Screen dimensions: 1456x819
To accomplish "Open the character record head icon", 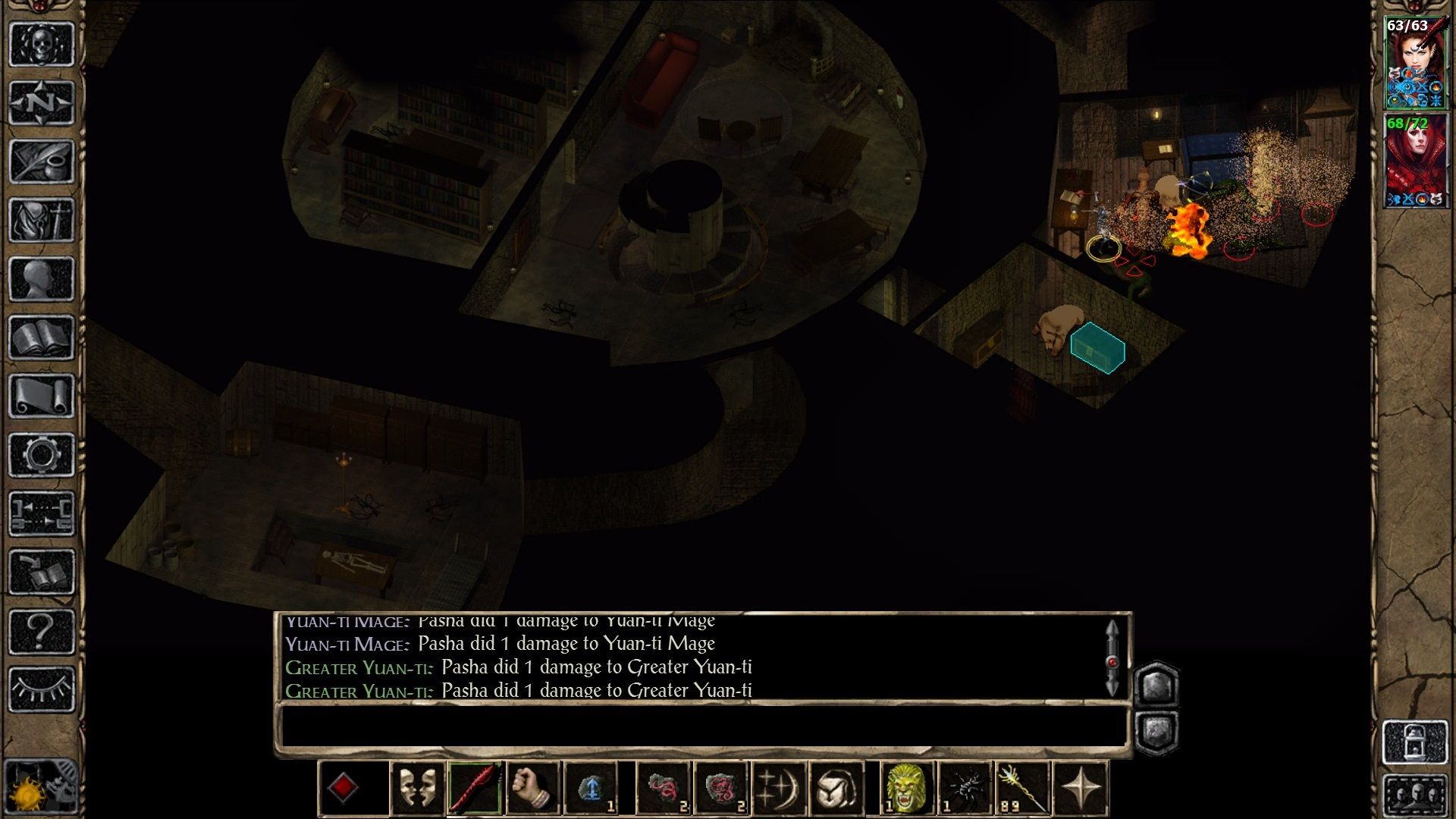I will [x=42, y=279].
